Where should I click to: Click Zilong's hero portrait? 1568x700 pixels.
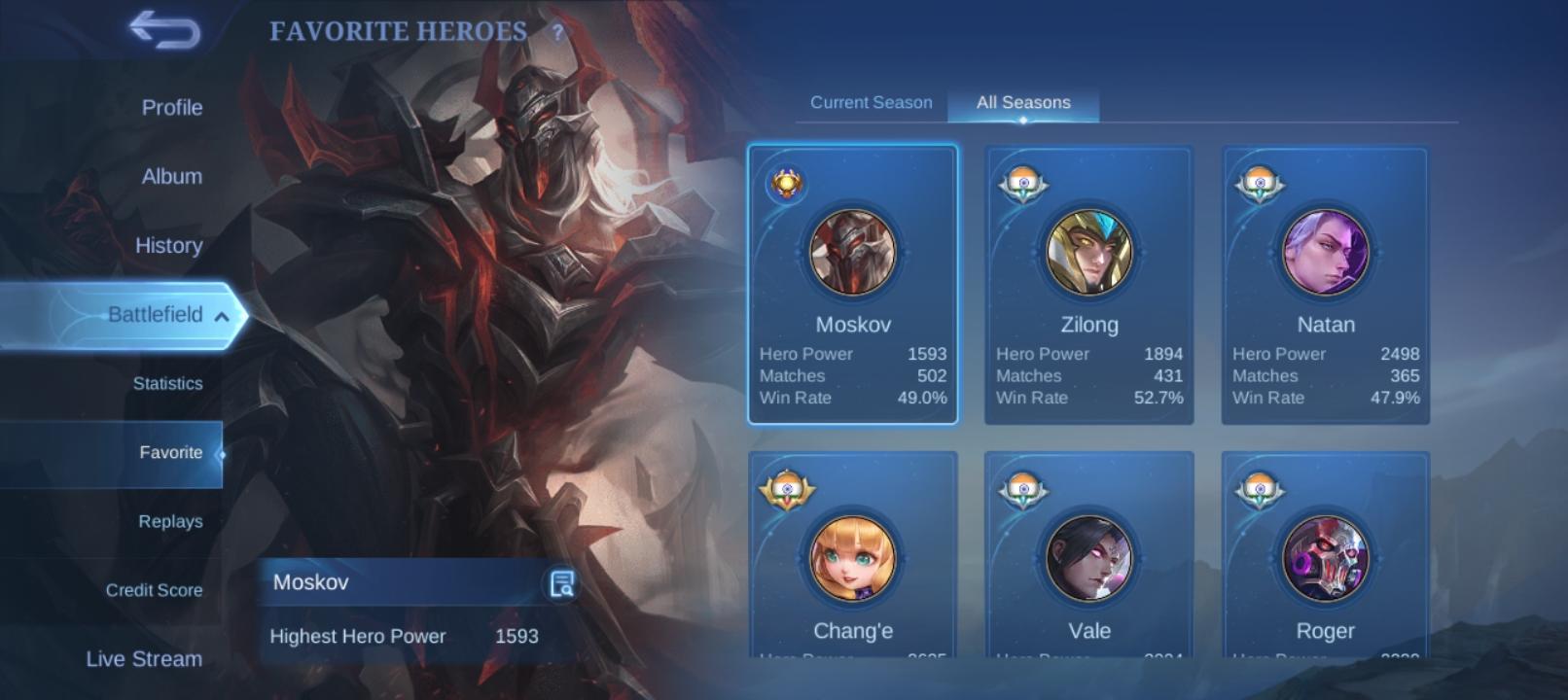coord(1088,253)
